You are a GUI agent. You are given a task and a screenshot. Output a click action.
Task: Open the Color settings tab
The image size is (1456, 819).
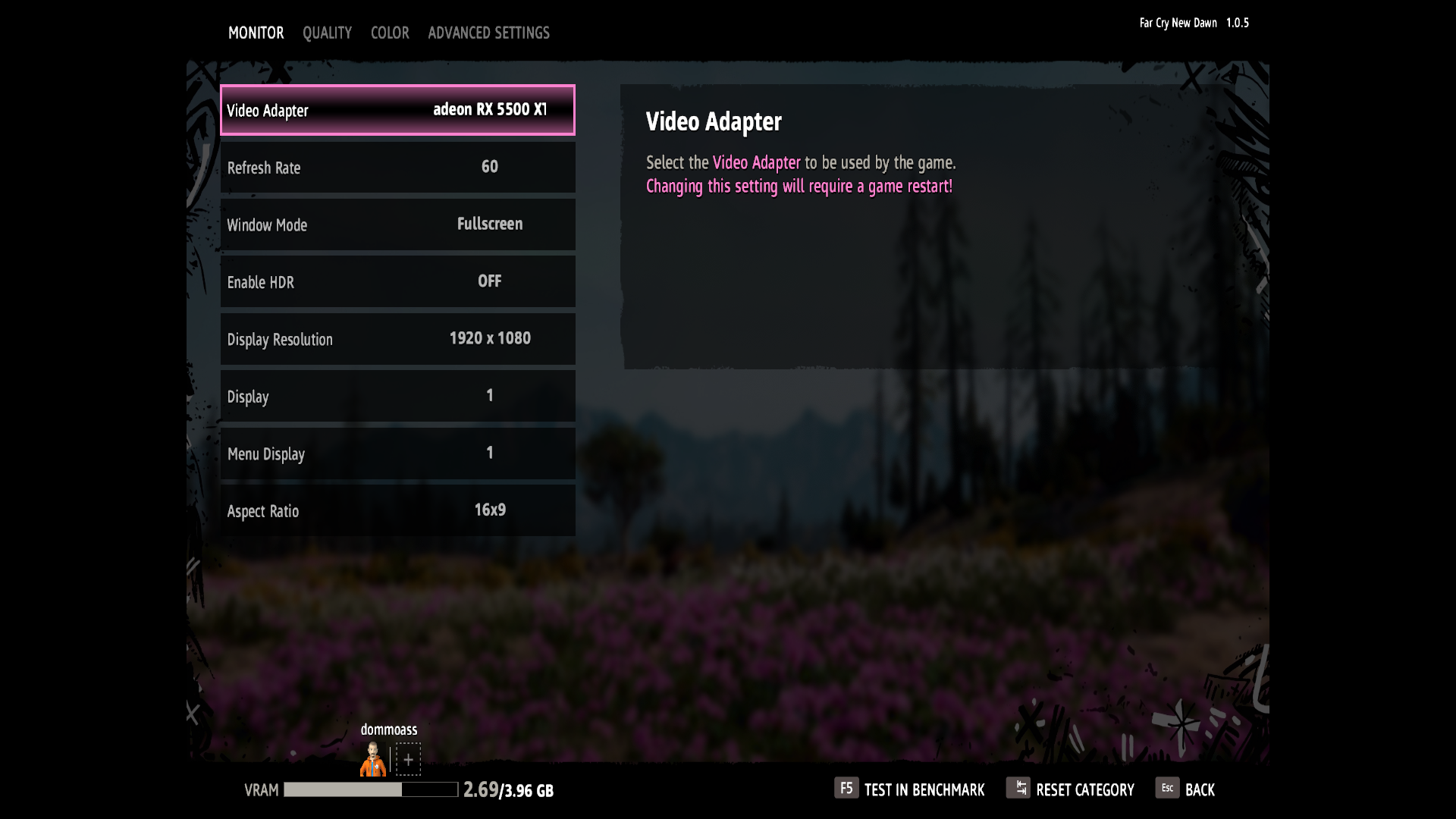pos(390,33)
